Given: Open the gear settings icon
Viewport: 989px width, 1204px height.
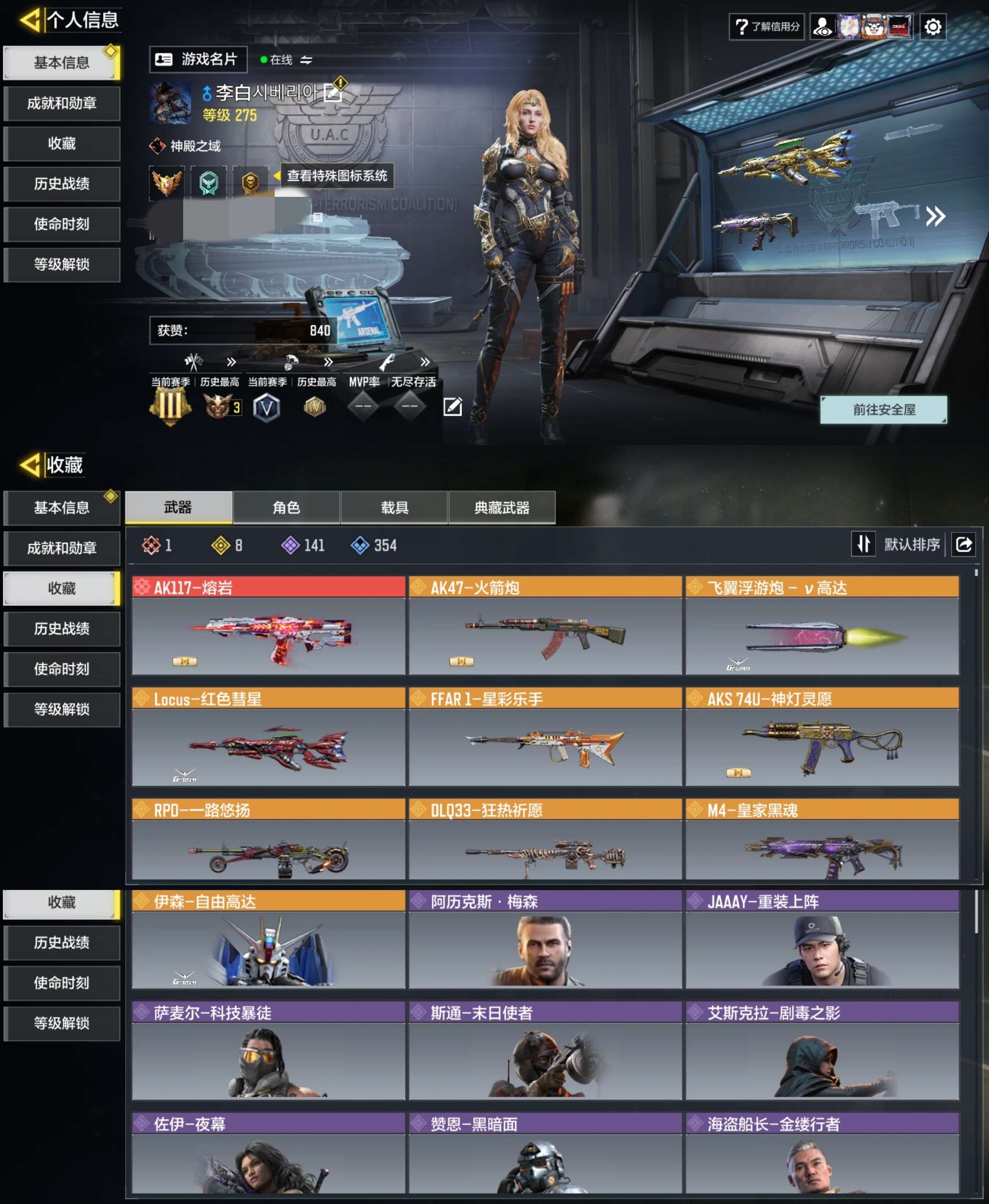Looking at the screenshot, I should pyautogui.click(x=932, y=27).
